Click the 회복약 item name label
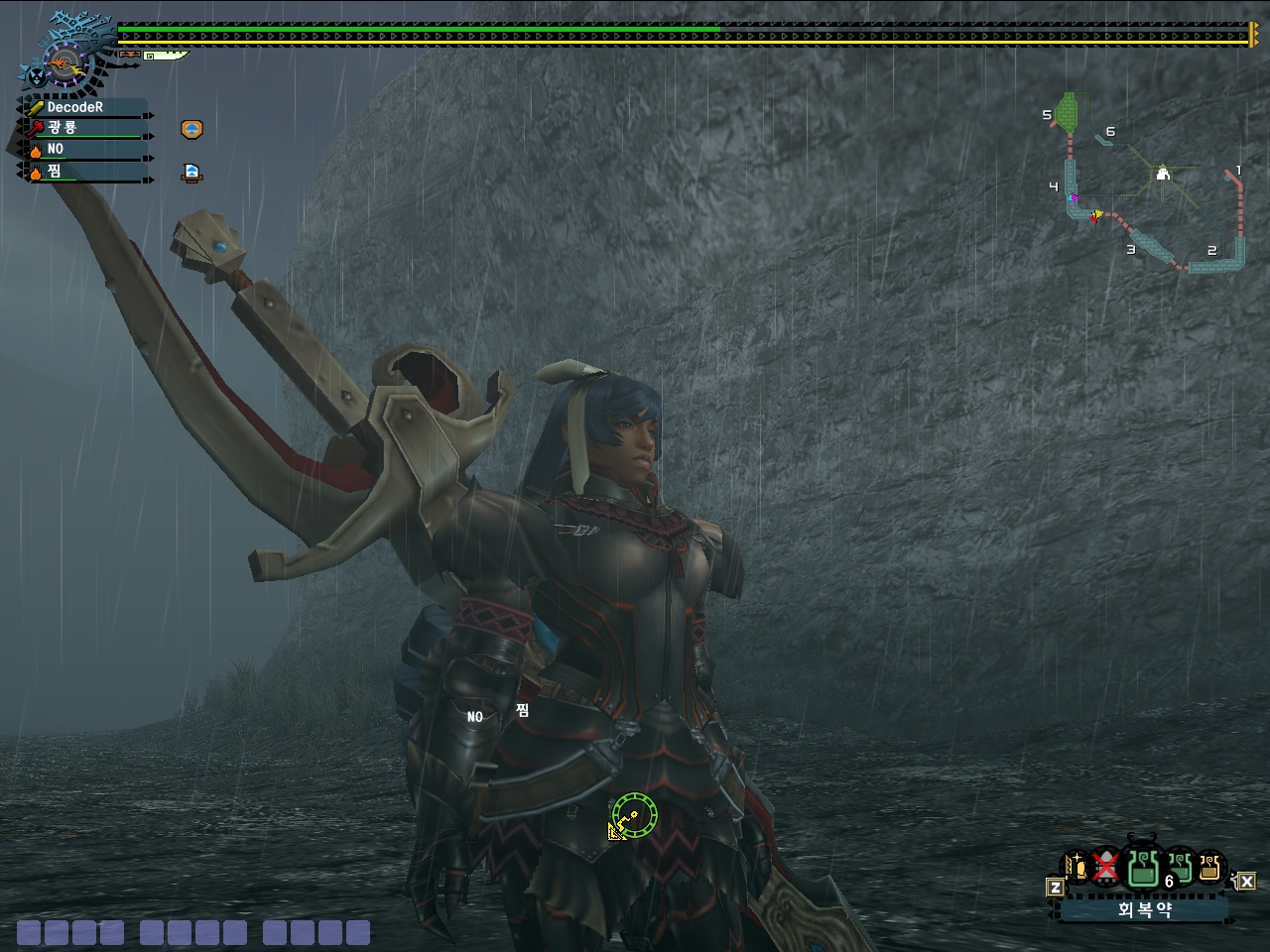Screen dimensions: 1270x952 coord(1144,909)
